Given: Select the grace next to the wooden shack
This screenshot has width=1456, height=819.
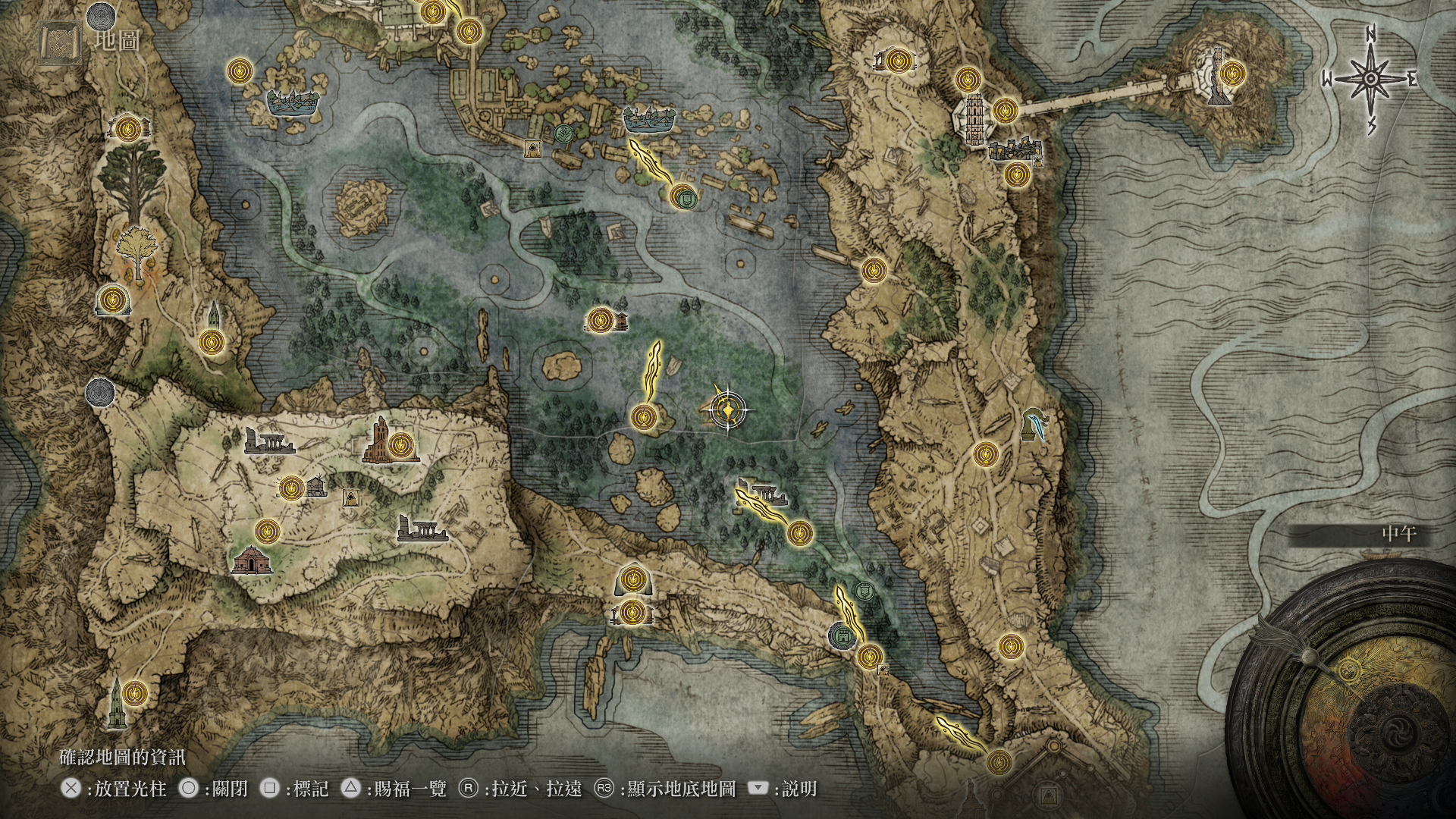Looking at the screenshot, I should 292,488.
